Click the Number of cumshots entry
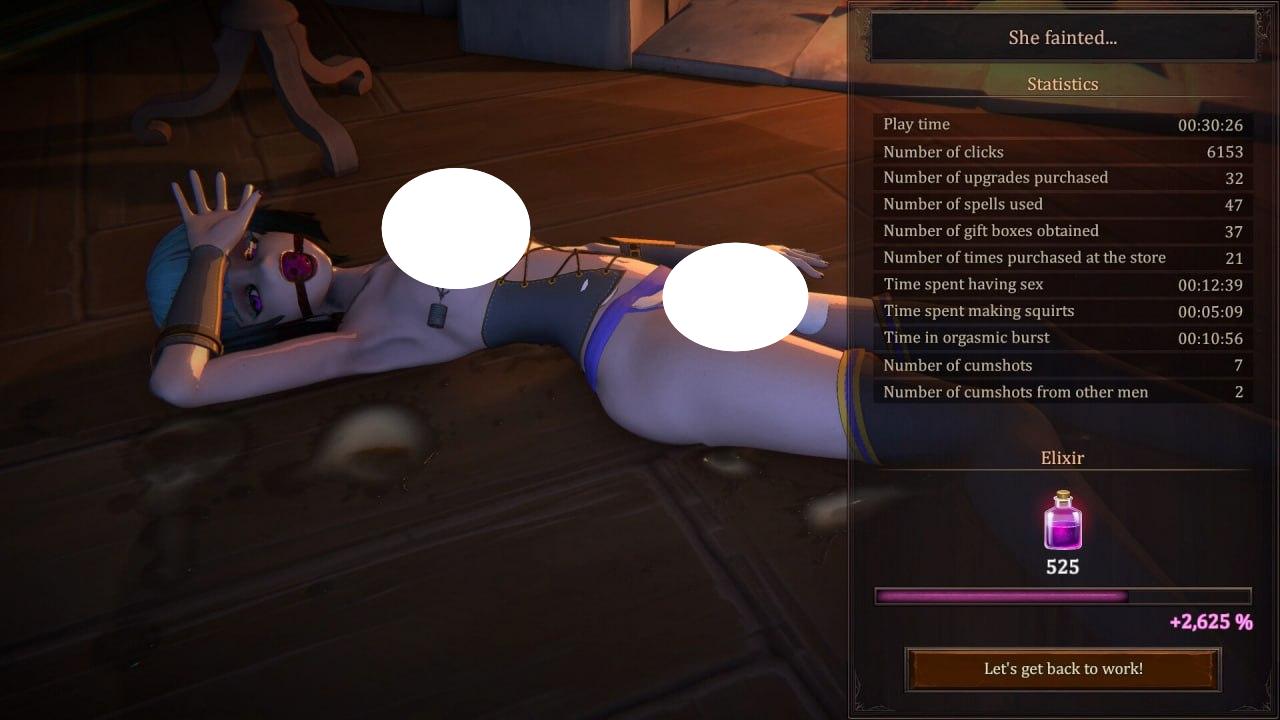The image size is (1280, 720). tap(1062, 365)
